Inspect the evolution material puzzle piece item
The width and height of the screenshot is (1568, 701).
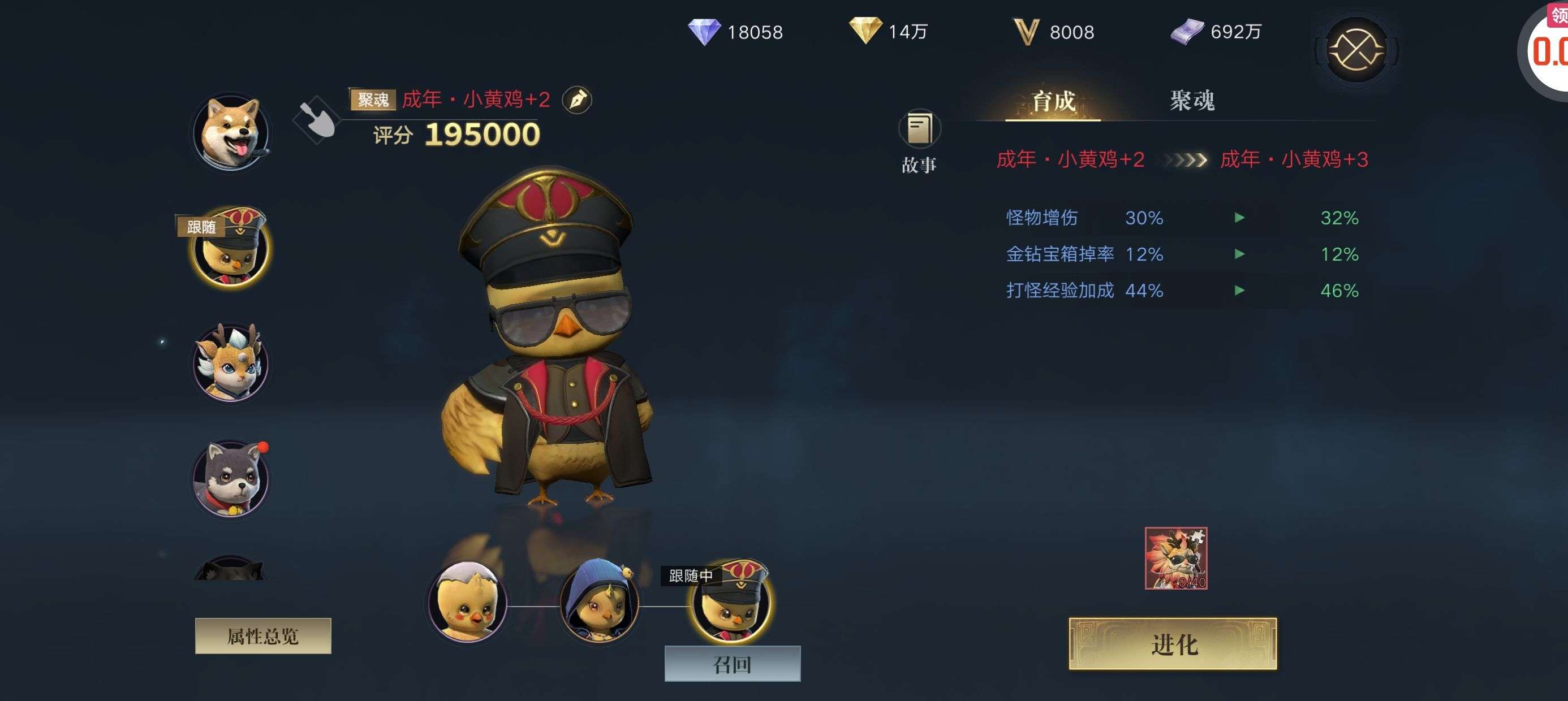[1175, 558]
